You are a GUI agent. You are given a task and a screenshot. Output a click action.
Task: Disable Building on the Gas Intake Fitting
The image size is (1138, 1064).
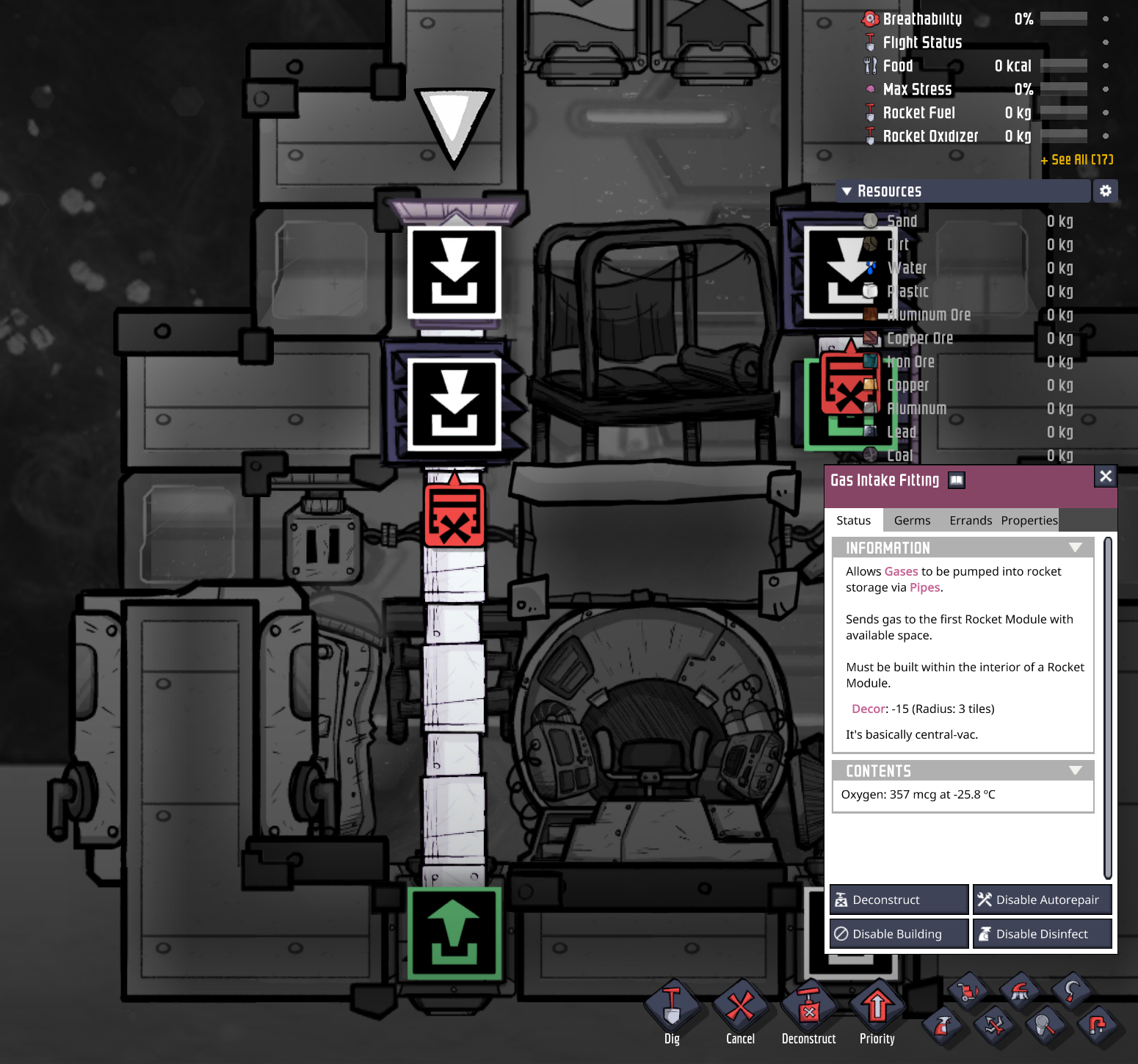898,933
